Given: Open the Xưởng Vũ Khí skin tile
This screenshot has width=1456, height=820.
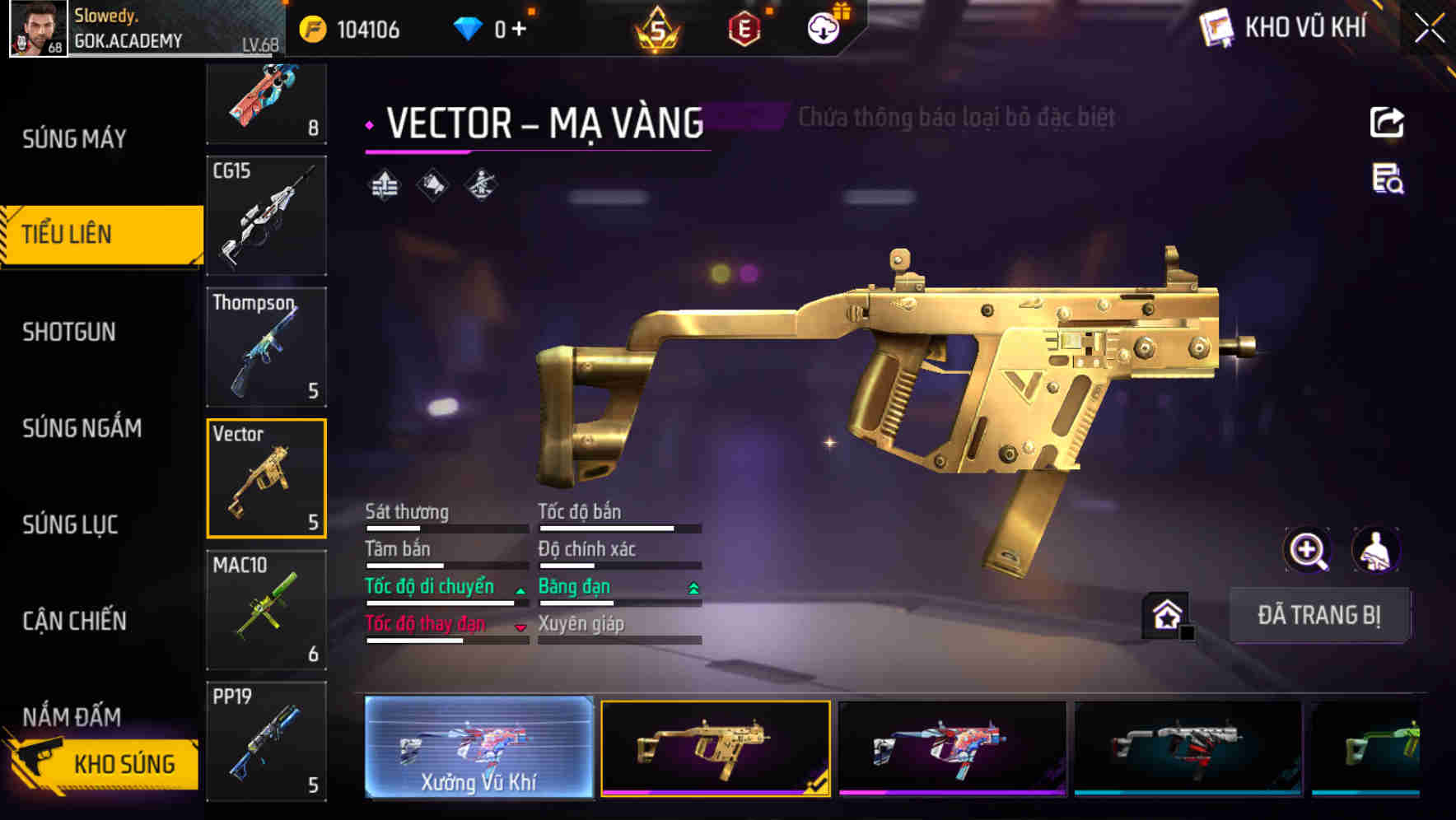Looking at the screenshot, I should [478, 747].
